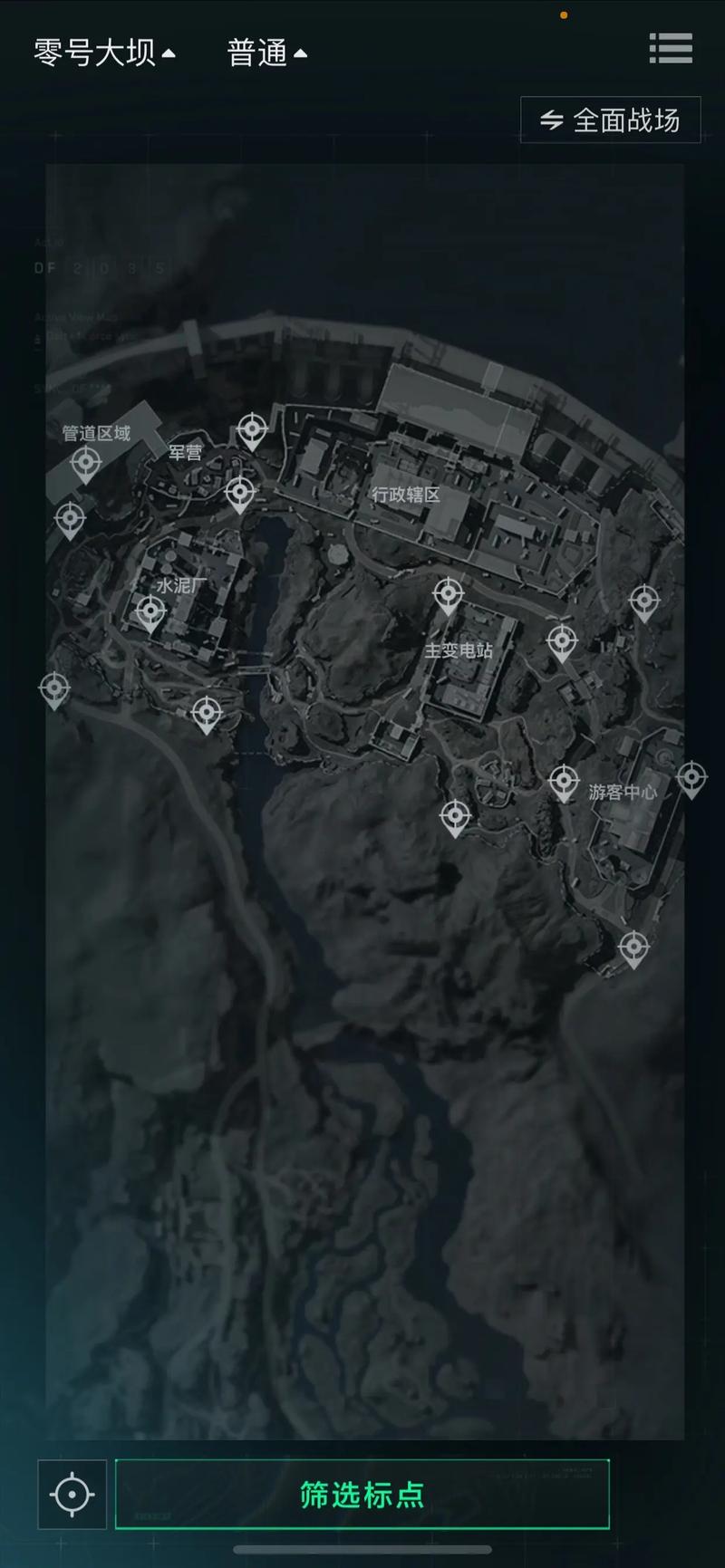Select the 水泥厂 map marker
Screen dimensions: 725x1568
coord(150,611)
